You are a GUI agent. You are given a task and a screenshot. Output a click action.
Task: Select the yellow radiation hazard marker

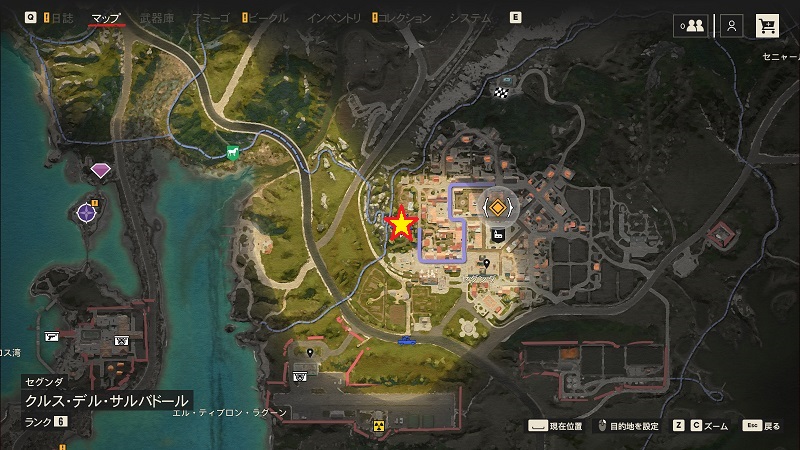380,426
